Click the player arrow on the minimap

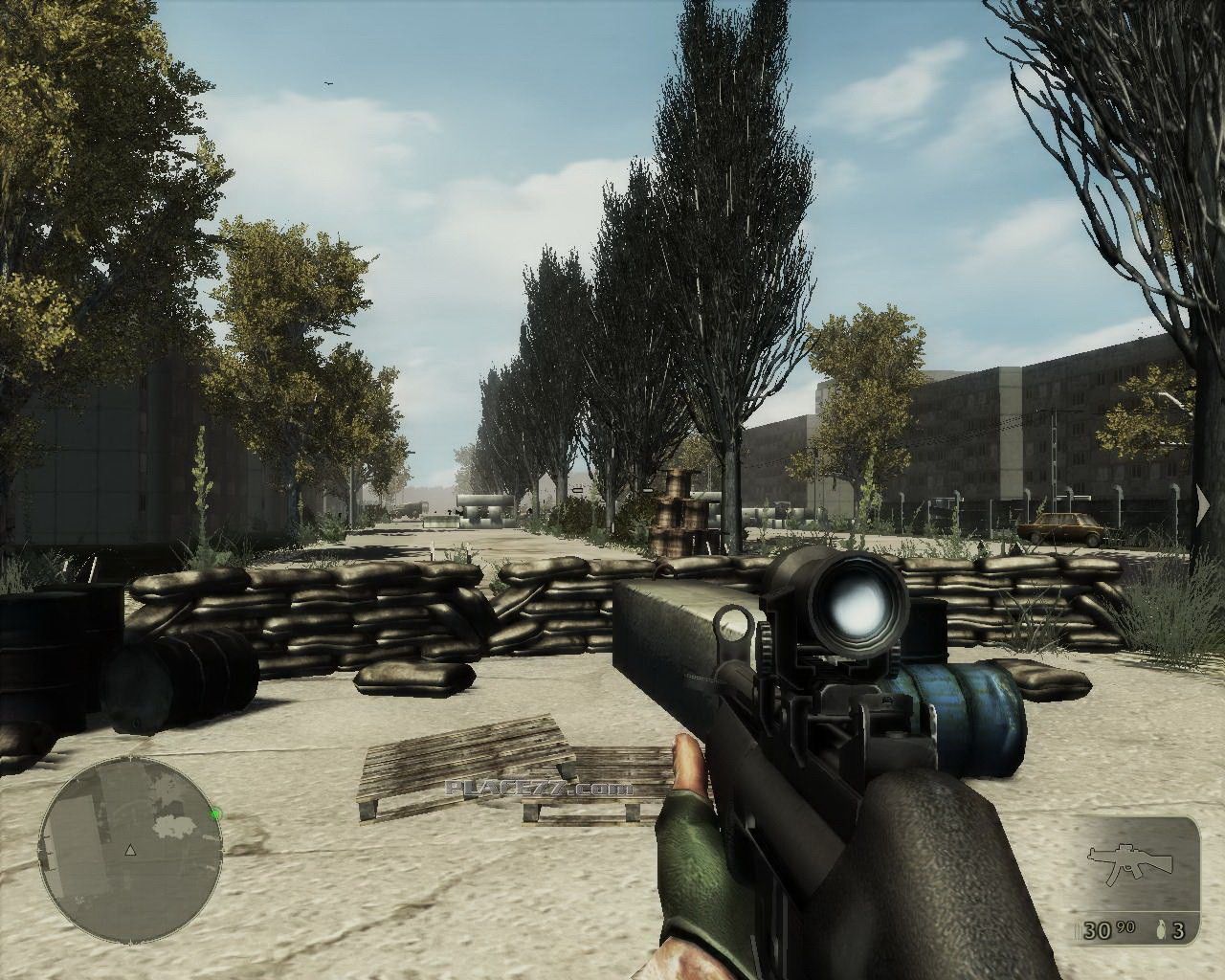tap(131, 849)
